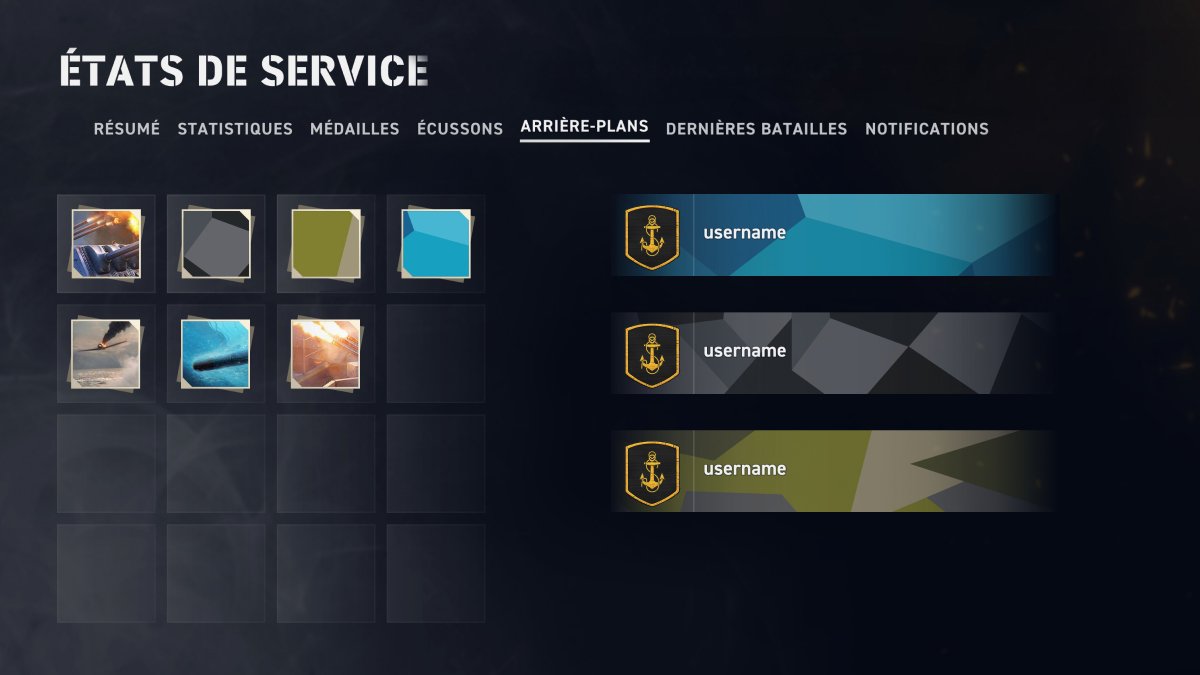Go to the Écussons tab
This screenshot has height=675, width=1200.
pos(460,129)
